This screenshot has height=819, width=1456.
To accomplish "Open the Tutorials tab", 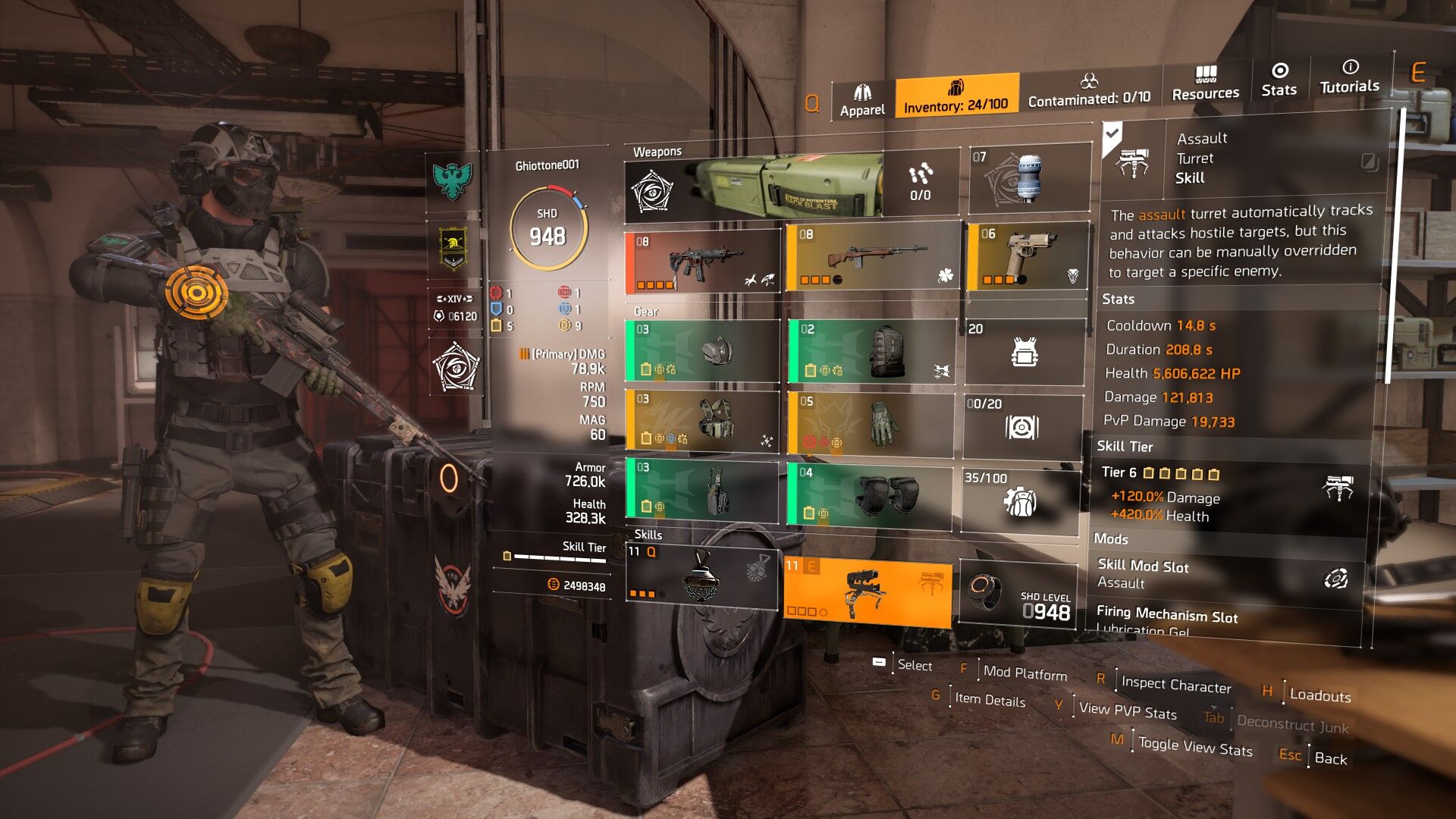I will (1349, 77).
